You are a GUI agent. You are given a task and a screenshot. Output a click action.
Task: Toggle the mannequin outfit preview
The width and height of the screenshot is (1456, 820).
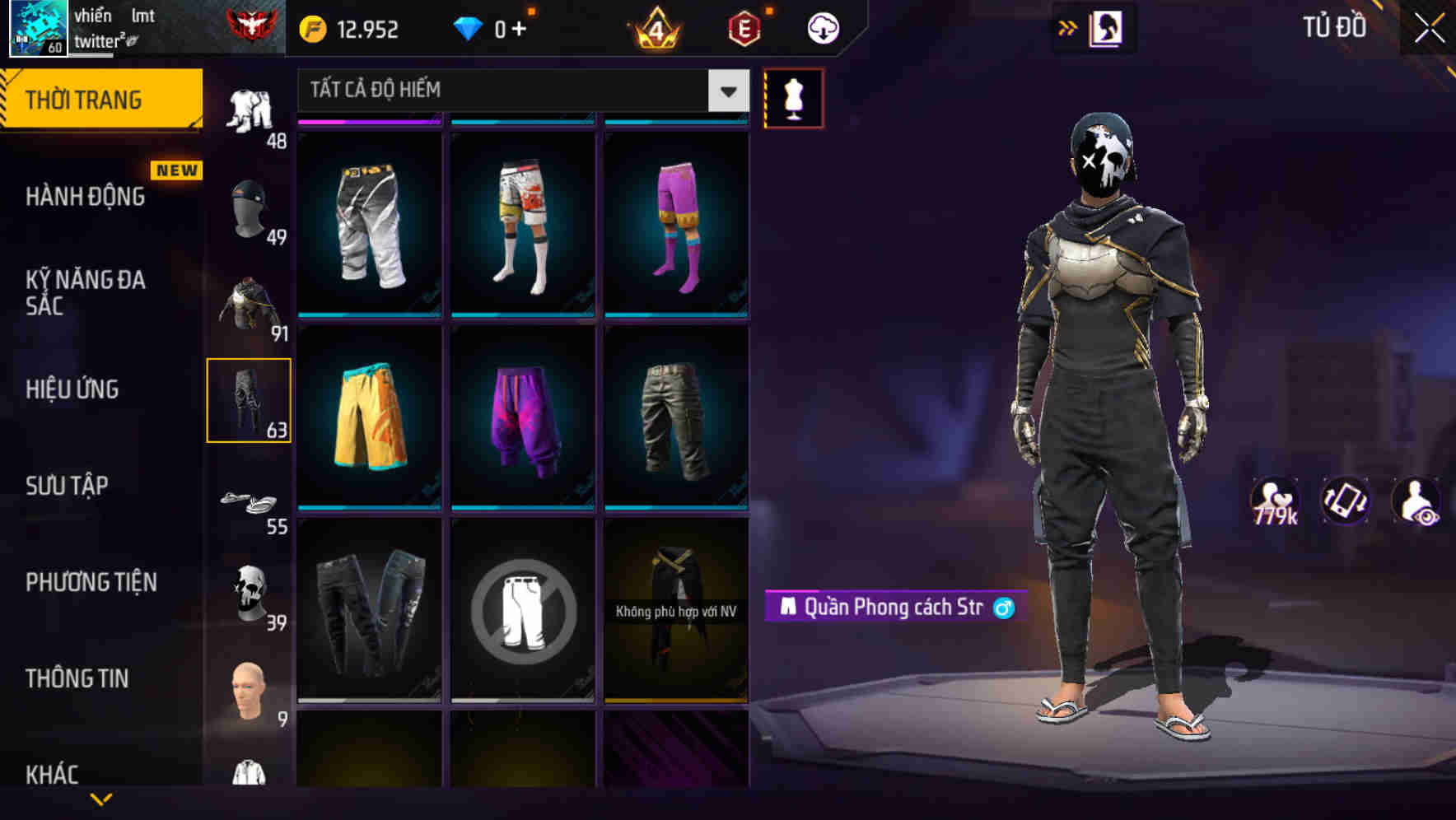[x=793, y=99]
